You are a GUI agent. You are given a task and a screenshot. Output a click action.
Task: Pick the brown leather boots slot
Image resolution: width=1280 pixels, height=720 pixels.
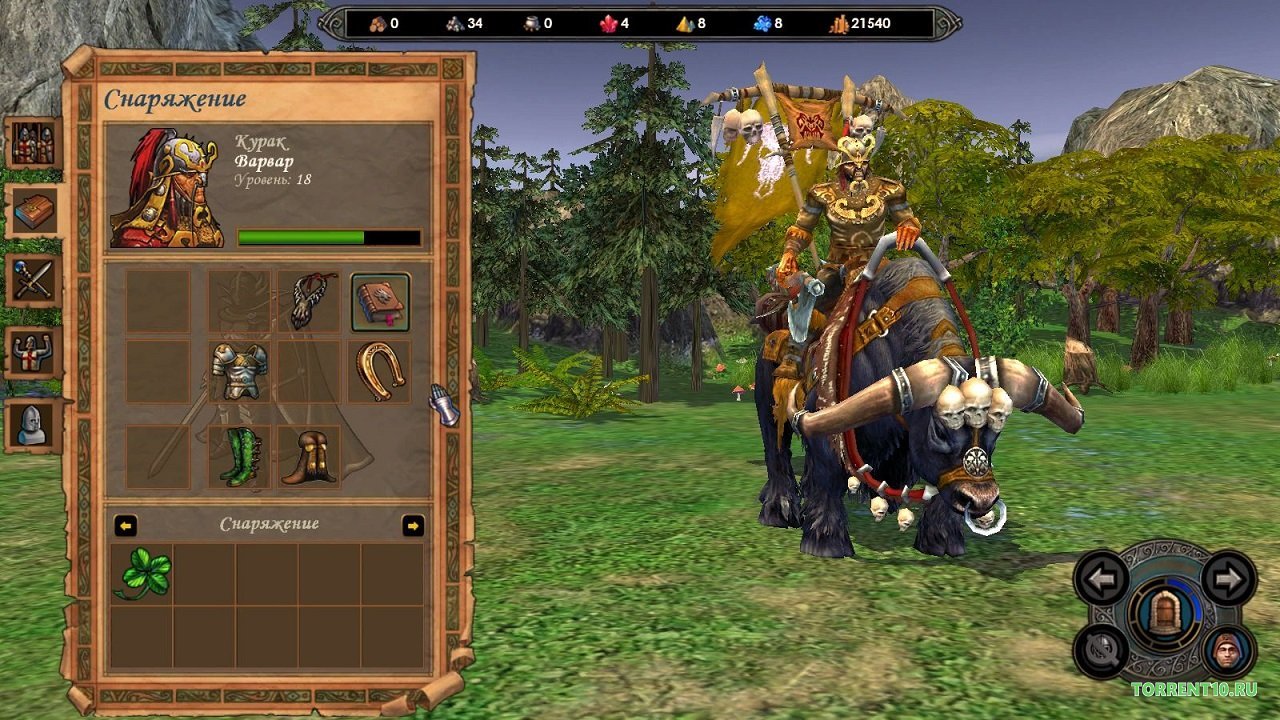pos(308,456)
